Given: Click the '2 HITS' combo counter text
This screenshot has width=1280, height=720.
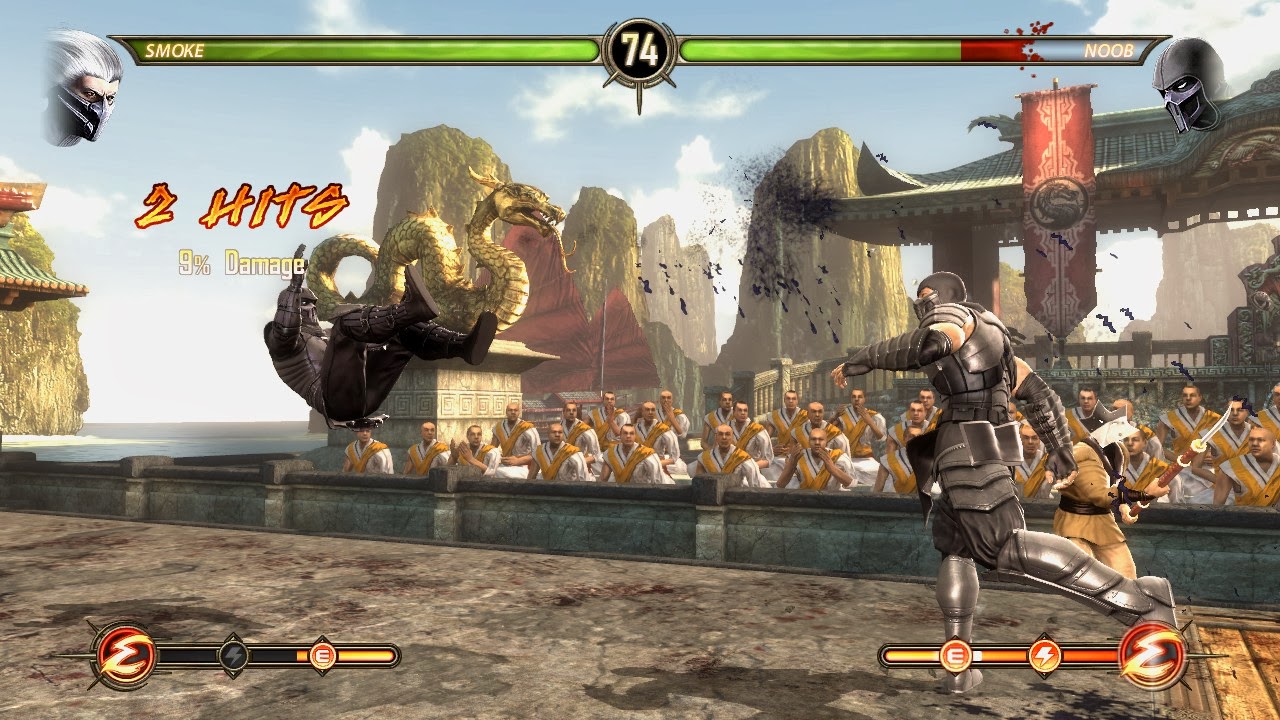Looking at the screenshot, I should 240,208.
